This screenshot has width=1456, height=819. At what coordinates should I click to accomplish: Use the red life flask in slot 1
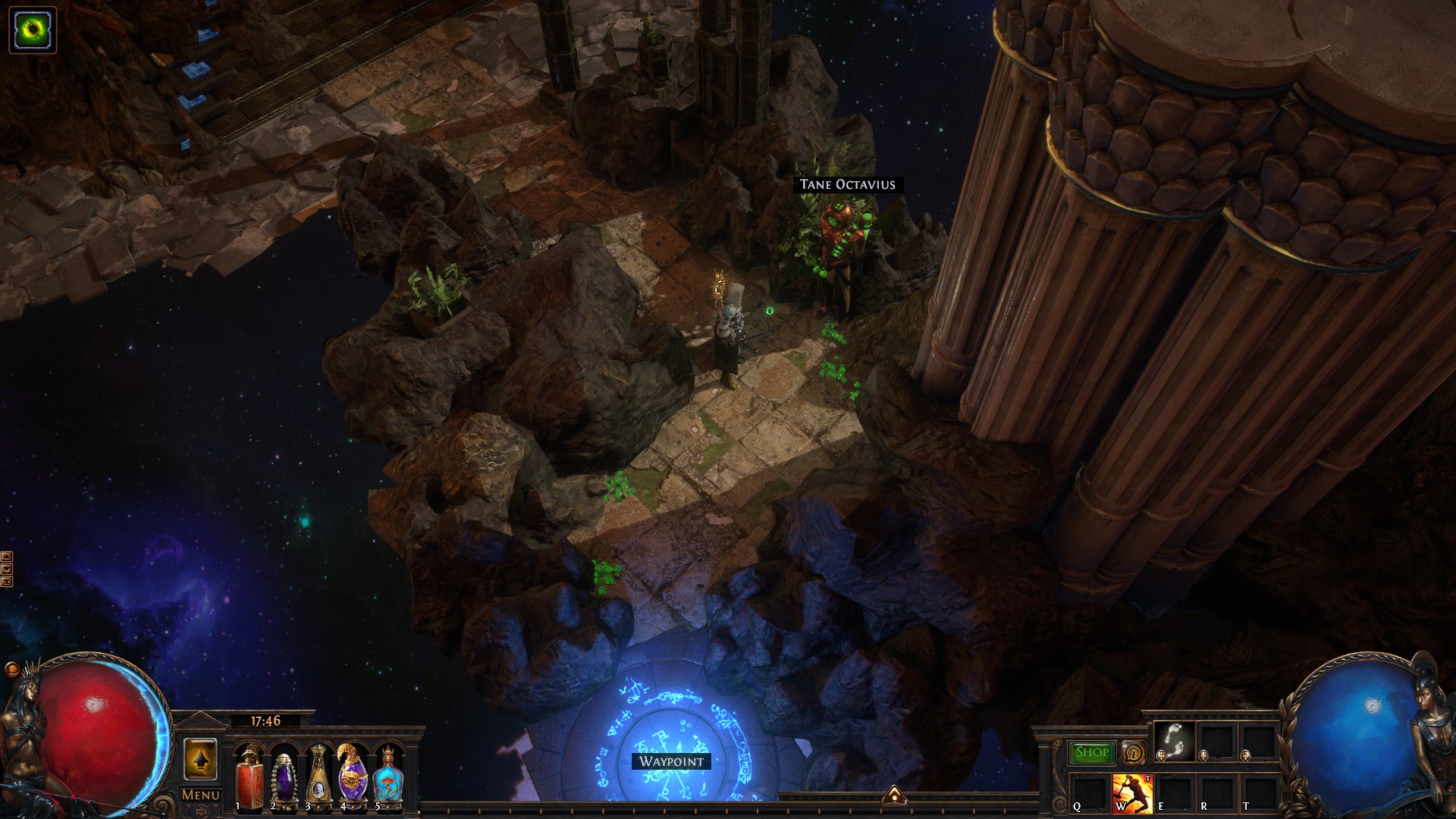[249, 775]
